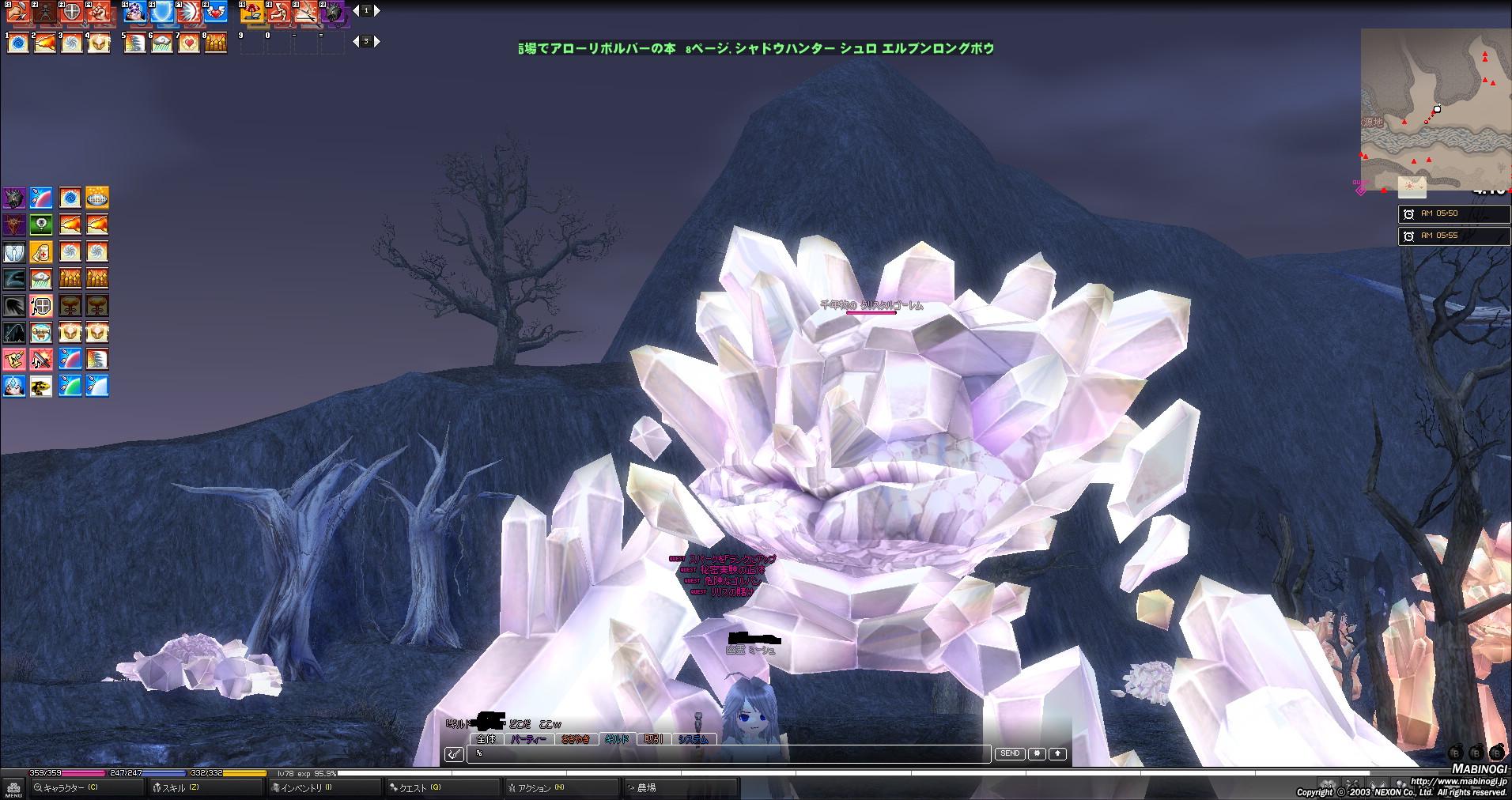Focus the chat text input box
This screenshot has height=800, width=1512.
coord(728,754)
